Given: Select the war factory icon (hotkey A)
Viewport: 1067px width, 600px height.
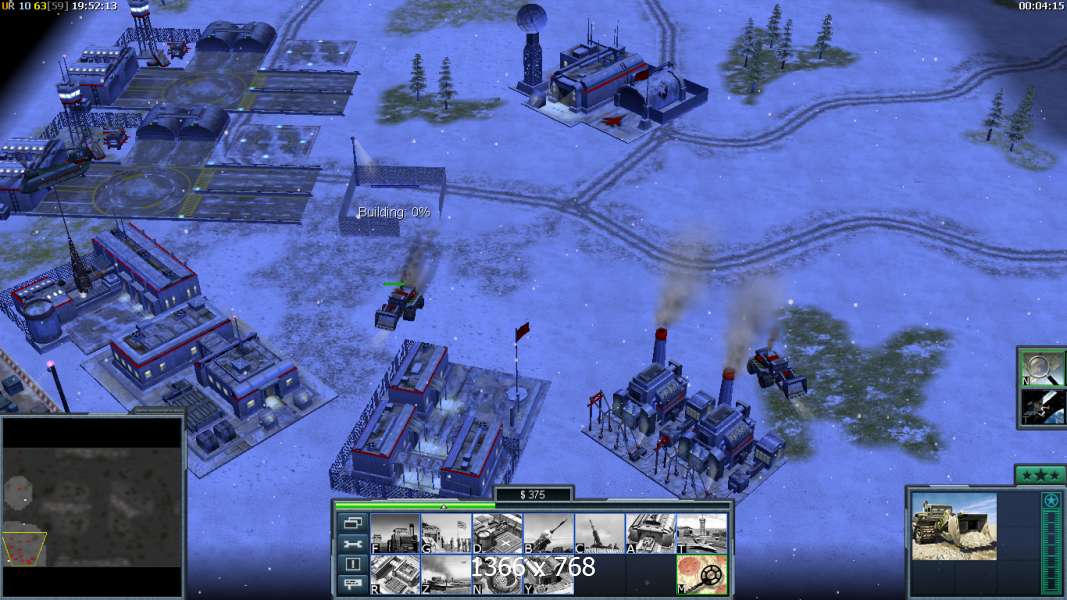Looking at the screenshot, I should point(650,533).
